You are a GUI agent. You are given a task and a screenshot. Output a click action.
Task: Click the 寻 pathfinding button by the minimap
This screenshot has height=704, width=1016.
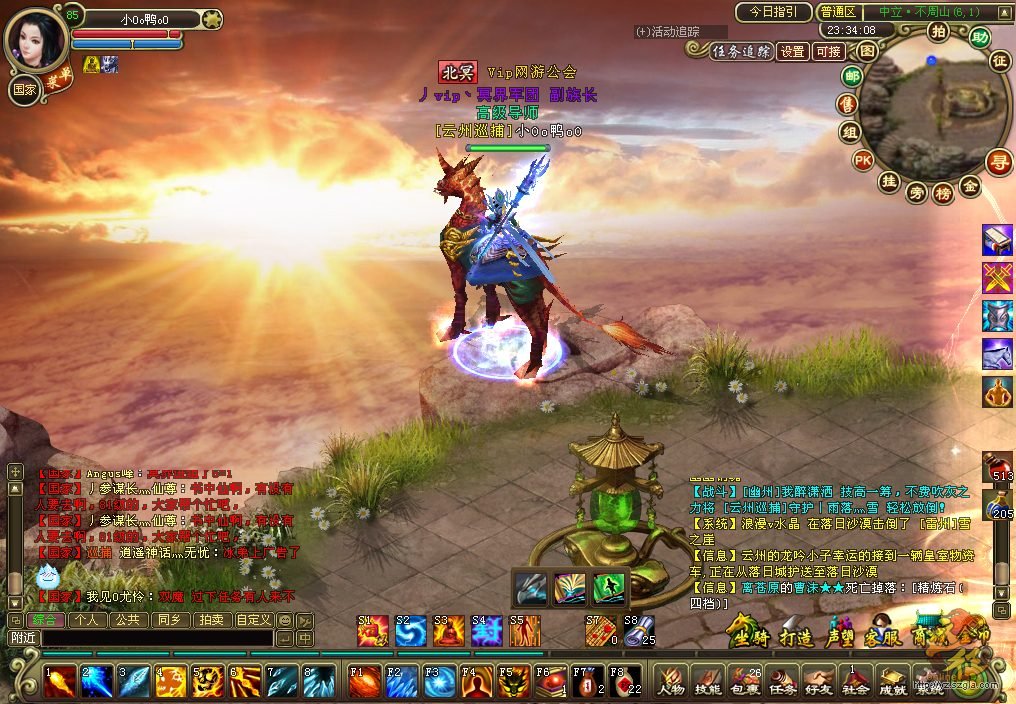[x=997, y=161]
